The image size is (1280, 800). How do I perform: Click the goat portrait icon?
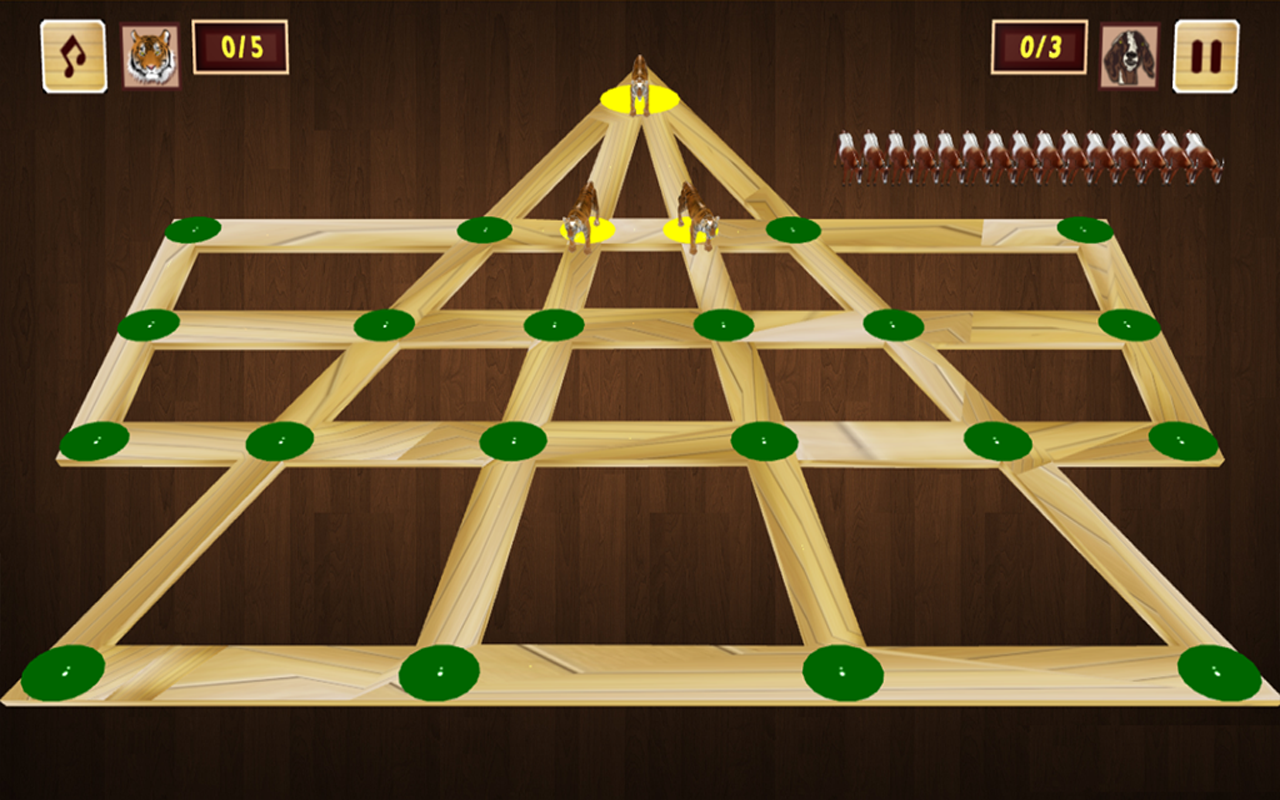pos(1129,56)
